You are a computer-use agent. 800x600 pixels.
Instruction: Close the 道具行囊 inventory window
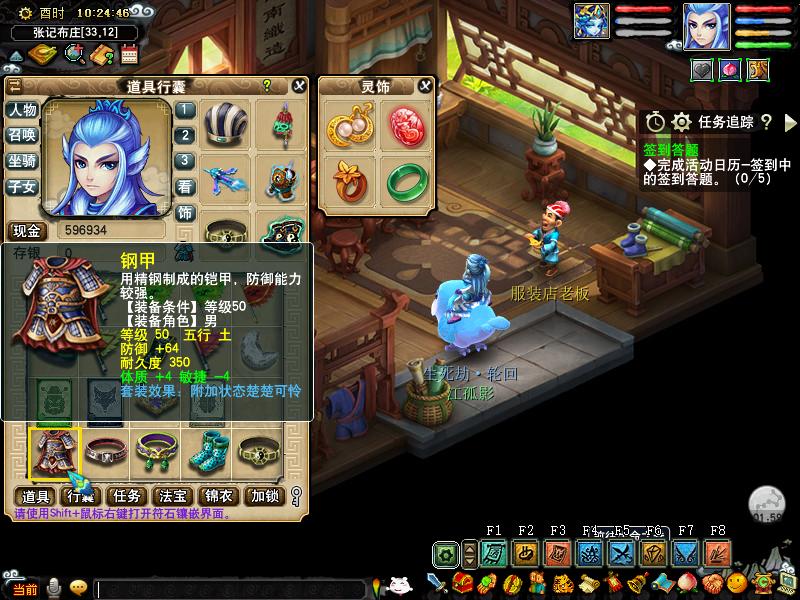(x=299, y=86)
